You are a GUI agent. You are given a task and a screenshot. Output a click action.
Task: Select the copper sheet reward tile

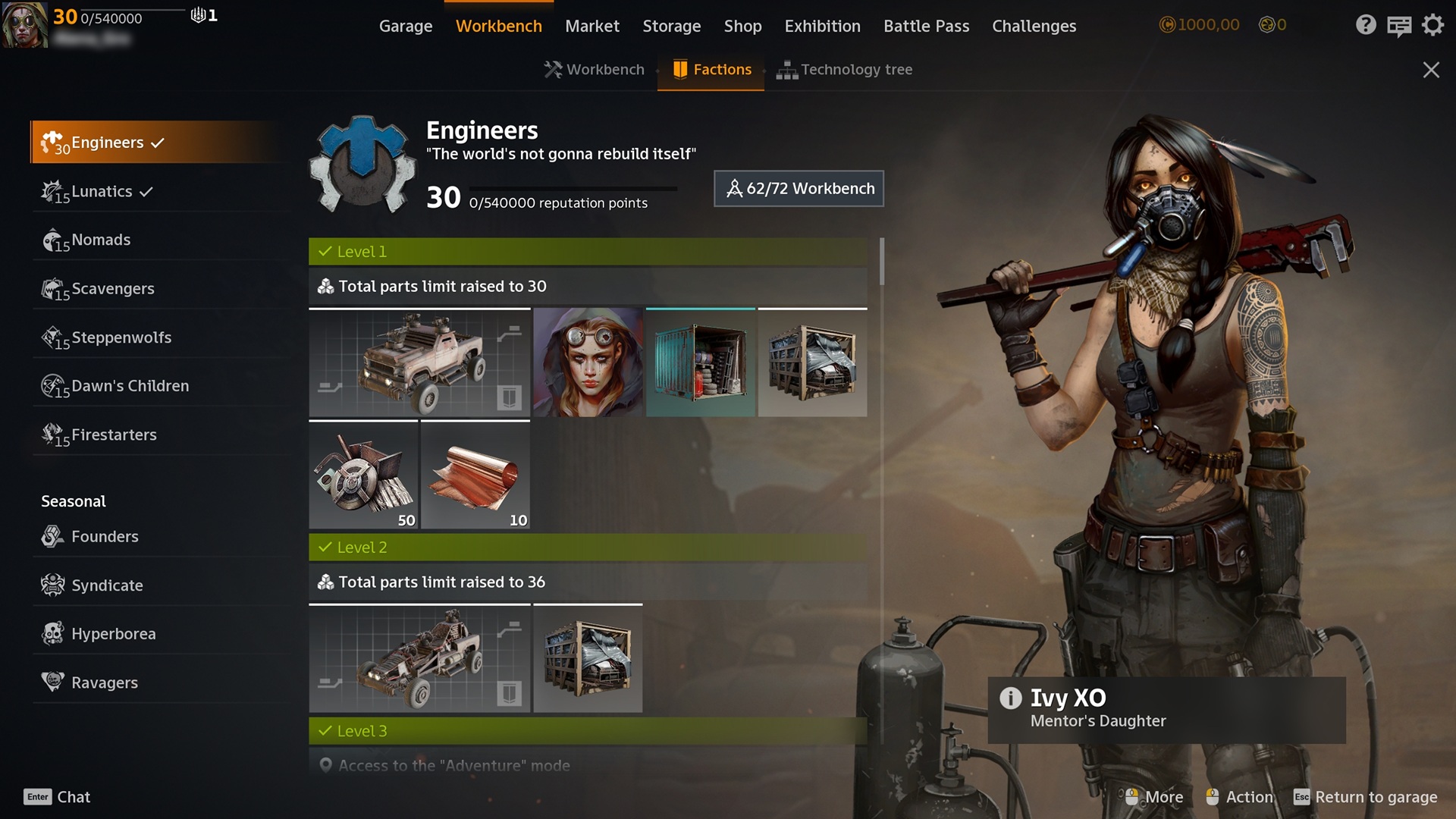[x=475, y=475]
